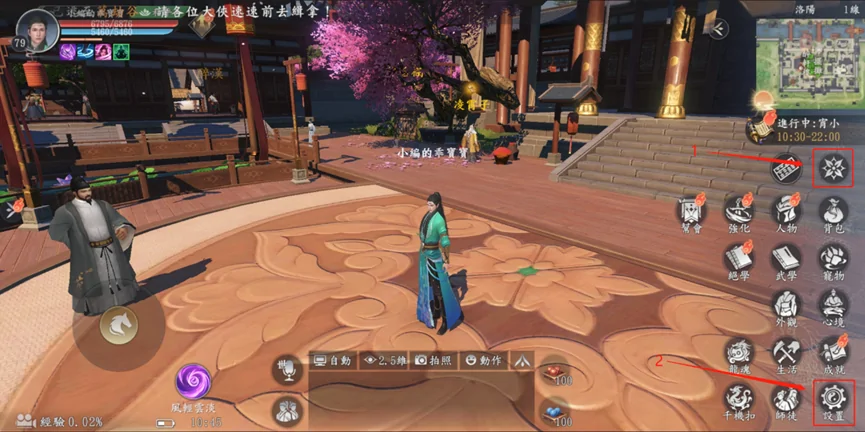Toggle the 自動 auto mode button
Viewport: 865px width, 432px height.
pos(333,359)
